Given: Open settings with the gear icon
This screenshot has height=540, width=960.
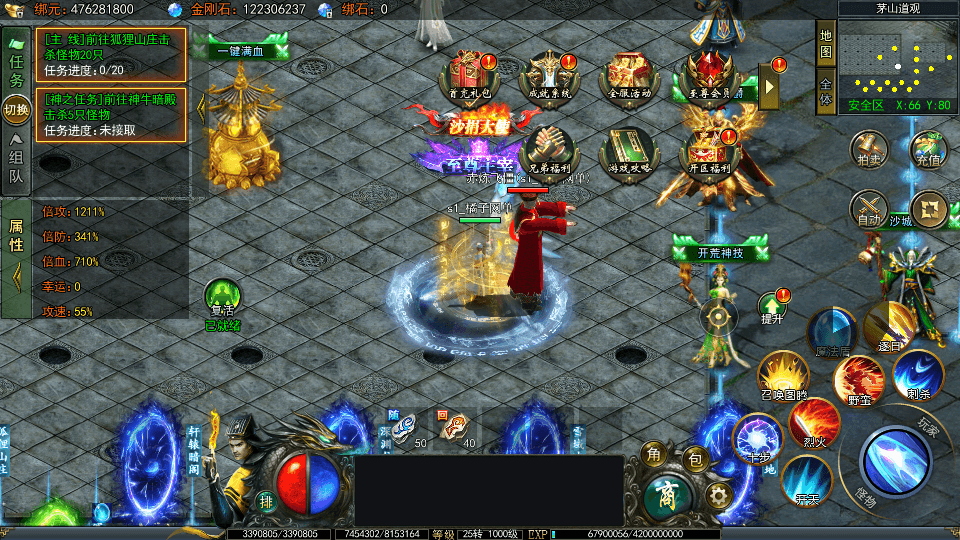Looking at the screenshot, I should [717, 494].
